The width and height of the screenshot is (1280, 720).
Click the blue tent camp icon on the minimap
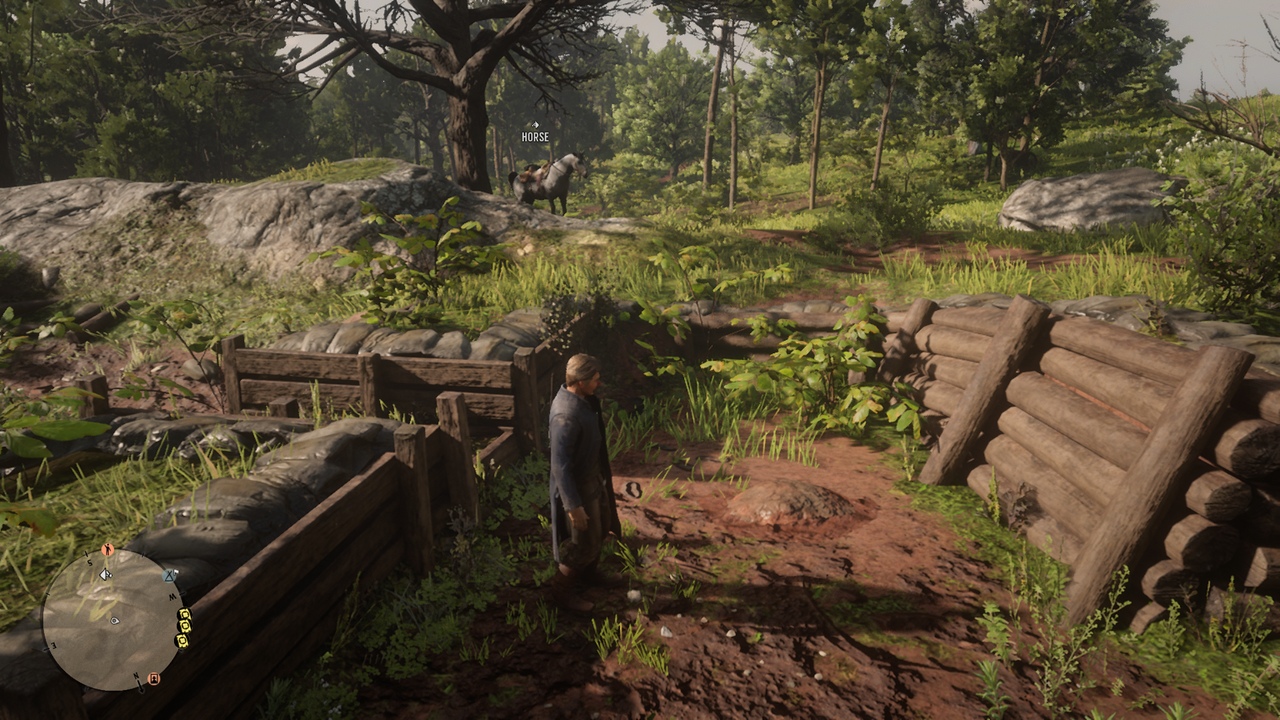tap(167, 575)
